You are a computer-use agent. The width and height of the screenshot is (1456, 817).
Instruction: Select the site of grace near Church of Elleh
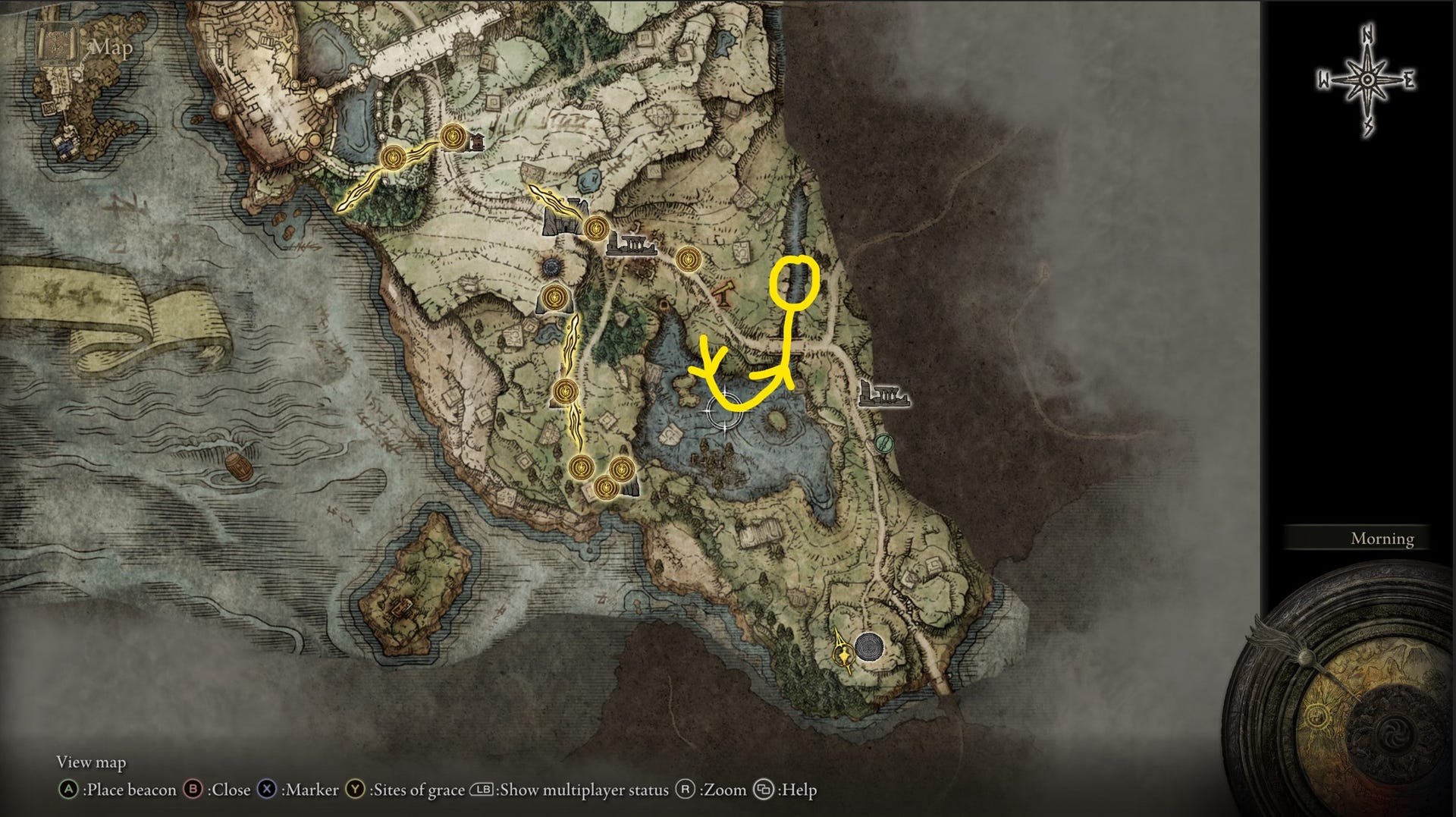tap(452, 137)
